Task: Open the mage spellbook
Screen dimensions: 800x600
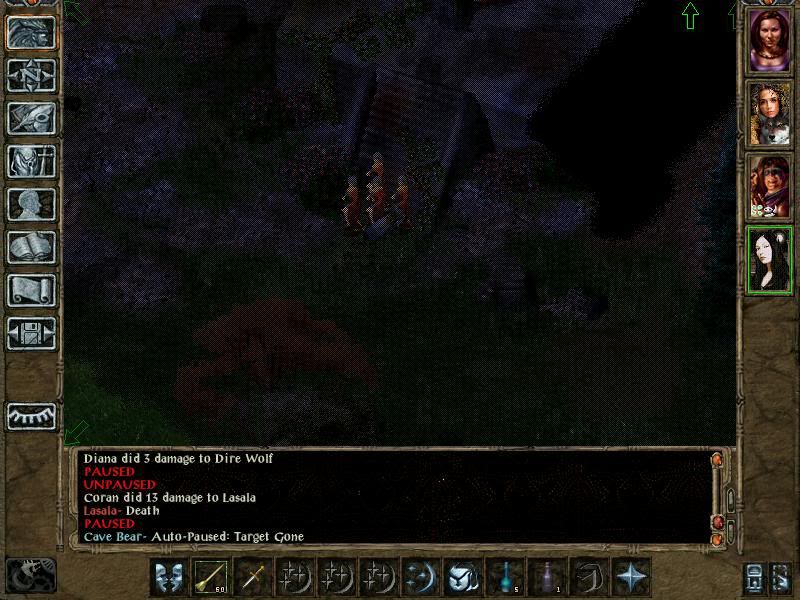Action: 31,247
